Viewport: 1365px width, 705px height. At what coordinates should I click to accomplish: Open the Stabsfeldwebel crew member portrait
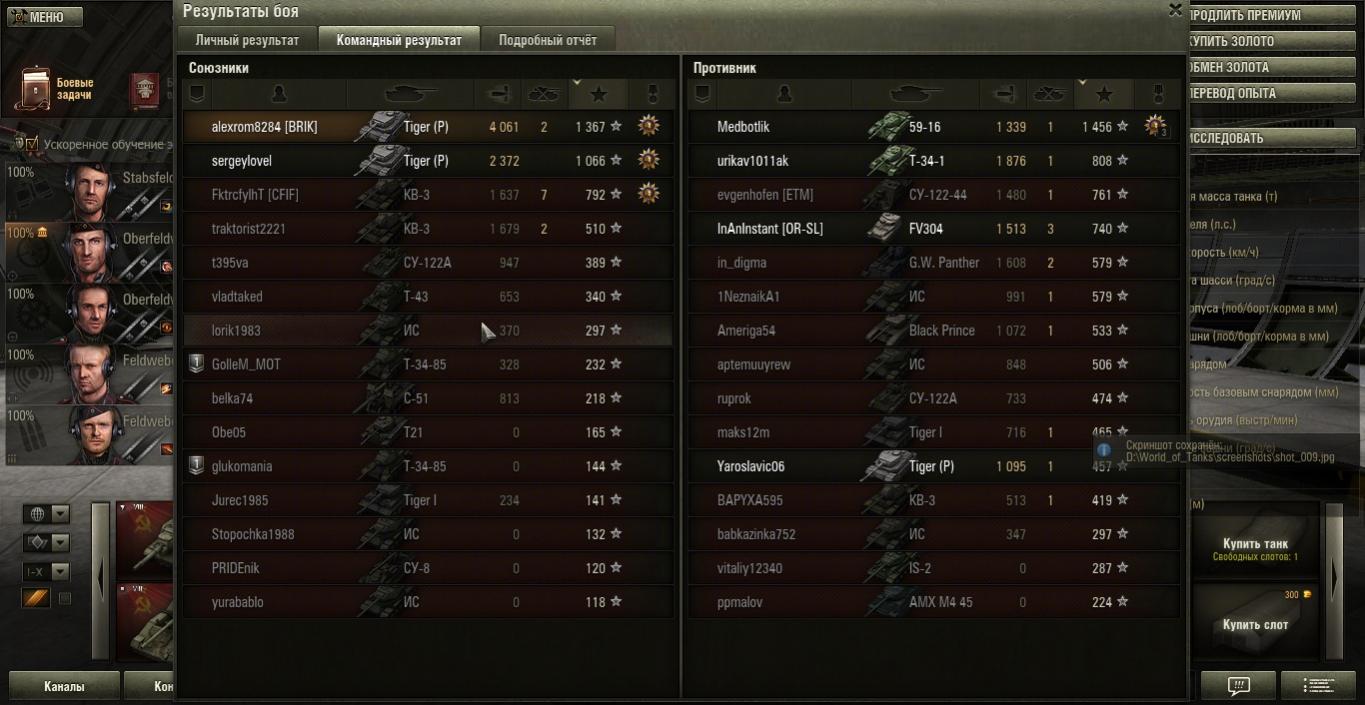pos(89,190)
